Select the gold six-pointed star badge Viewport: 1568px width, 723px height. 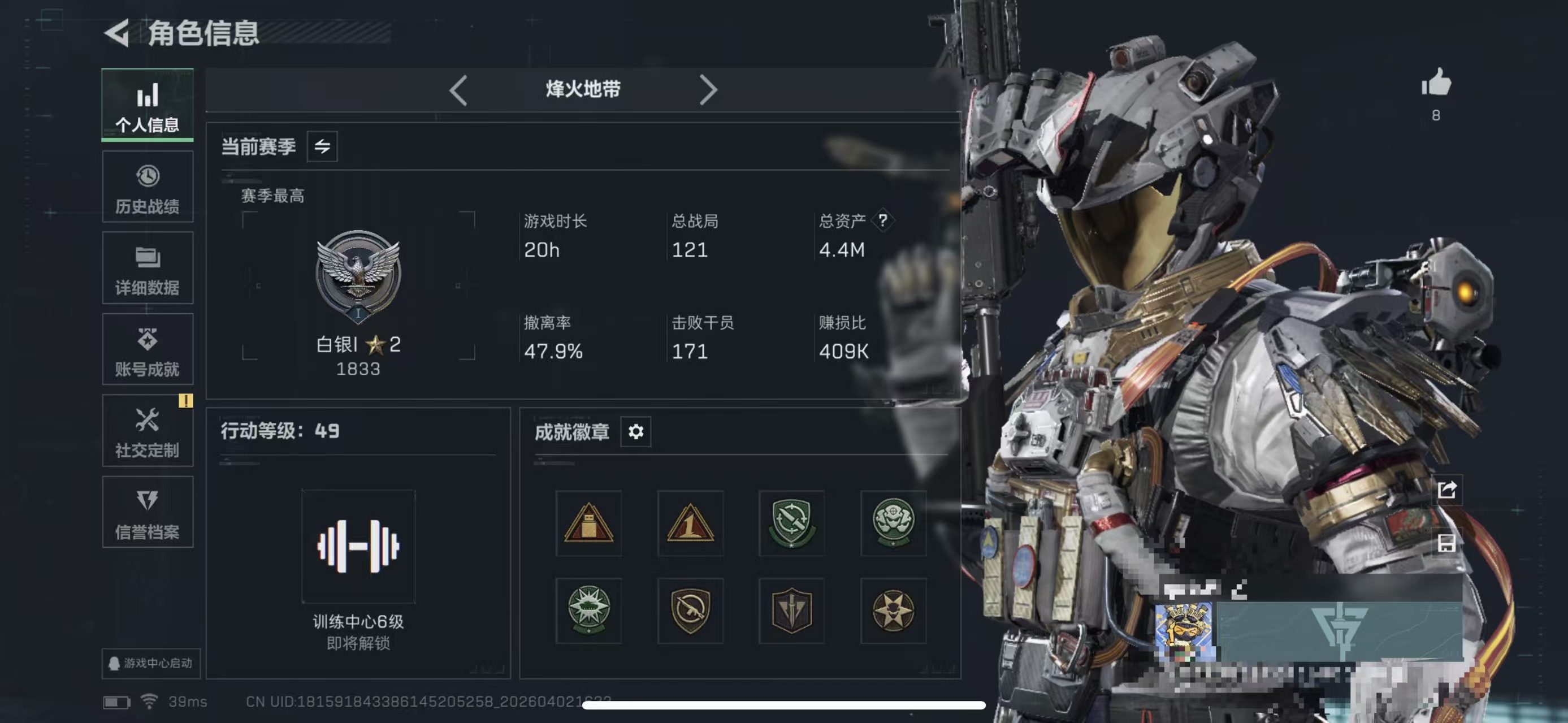[x=893, y=611]
